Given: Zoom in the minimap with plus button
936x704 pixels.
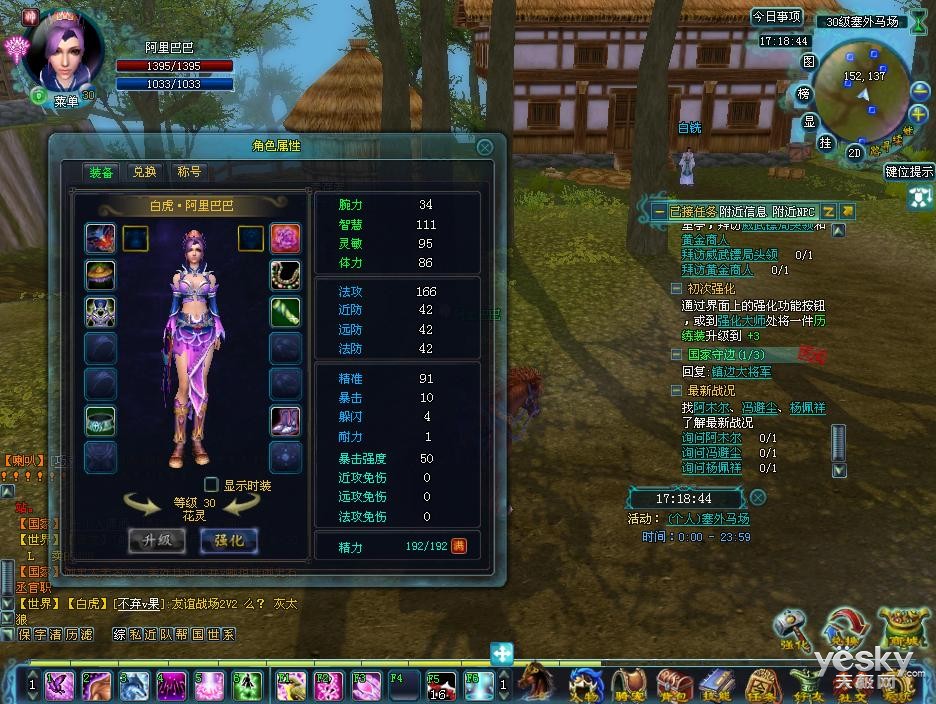Looking at the screenshot, I should (920, 89).
